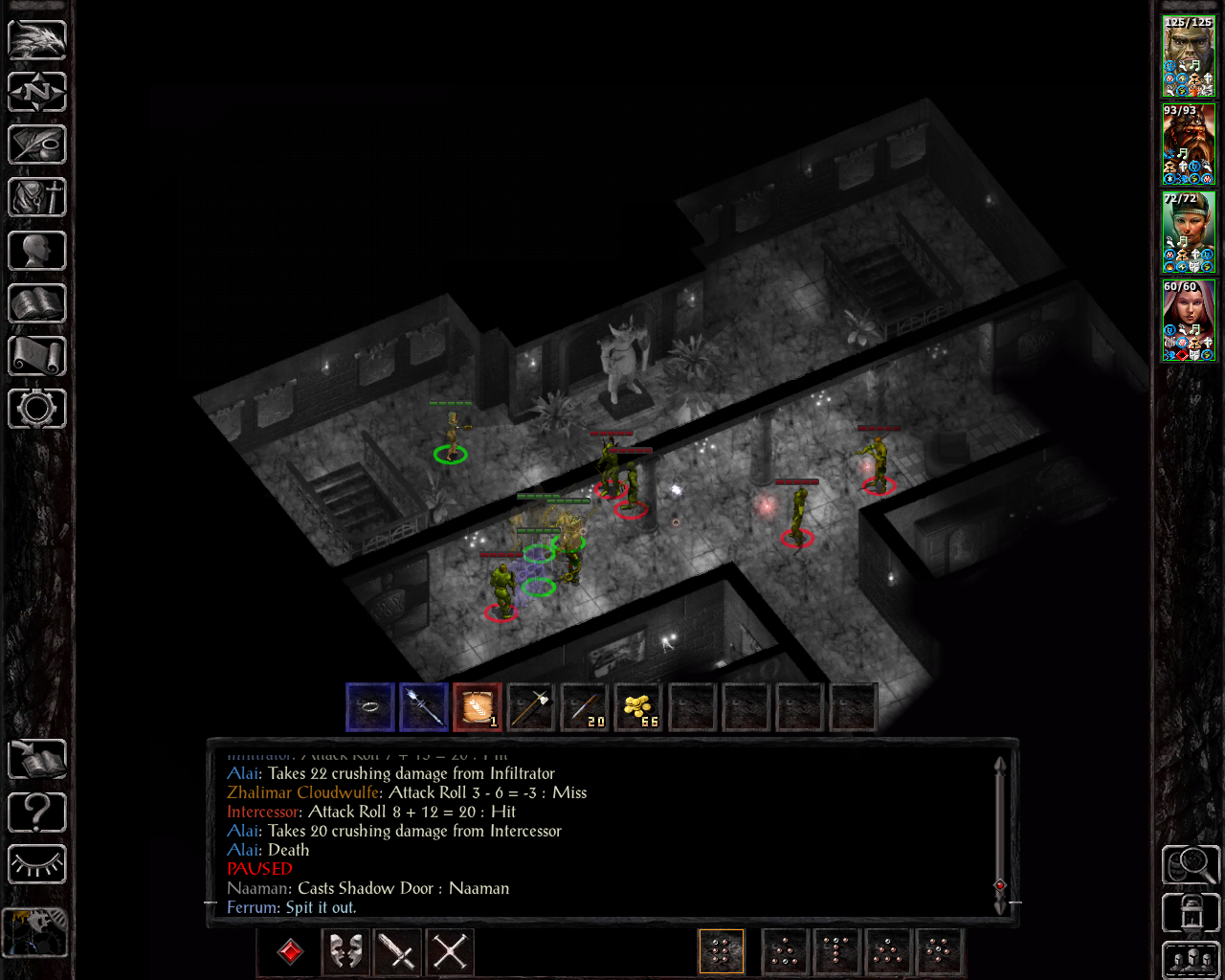This screenshot has height=980, width=1225.
Task: Open game options with the gear icon
Action: [x=36, y=409]
